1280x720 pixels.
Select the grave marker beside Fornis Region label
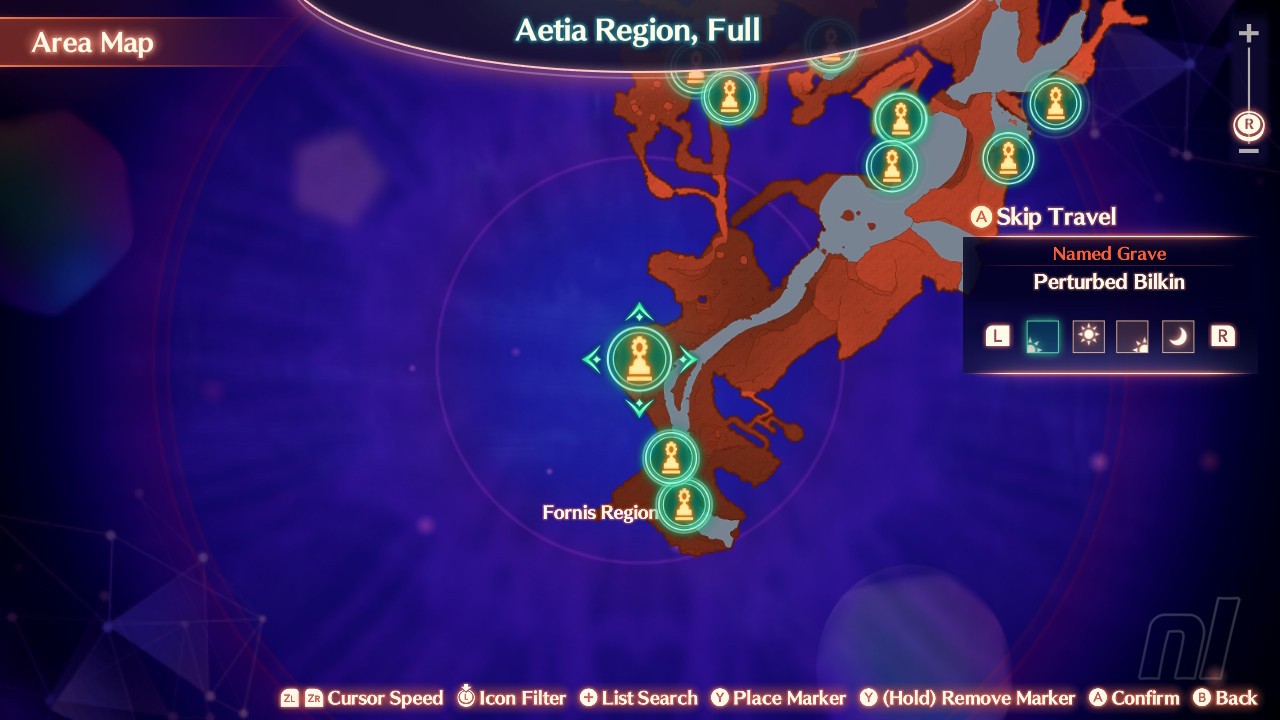[x=683, y=505]
